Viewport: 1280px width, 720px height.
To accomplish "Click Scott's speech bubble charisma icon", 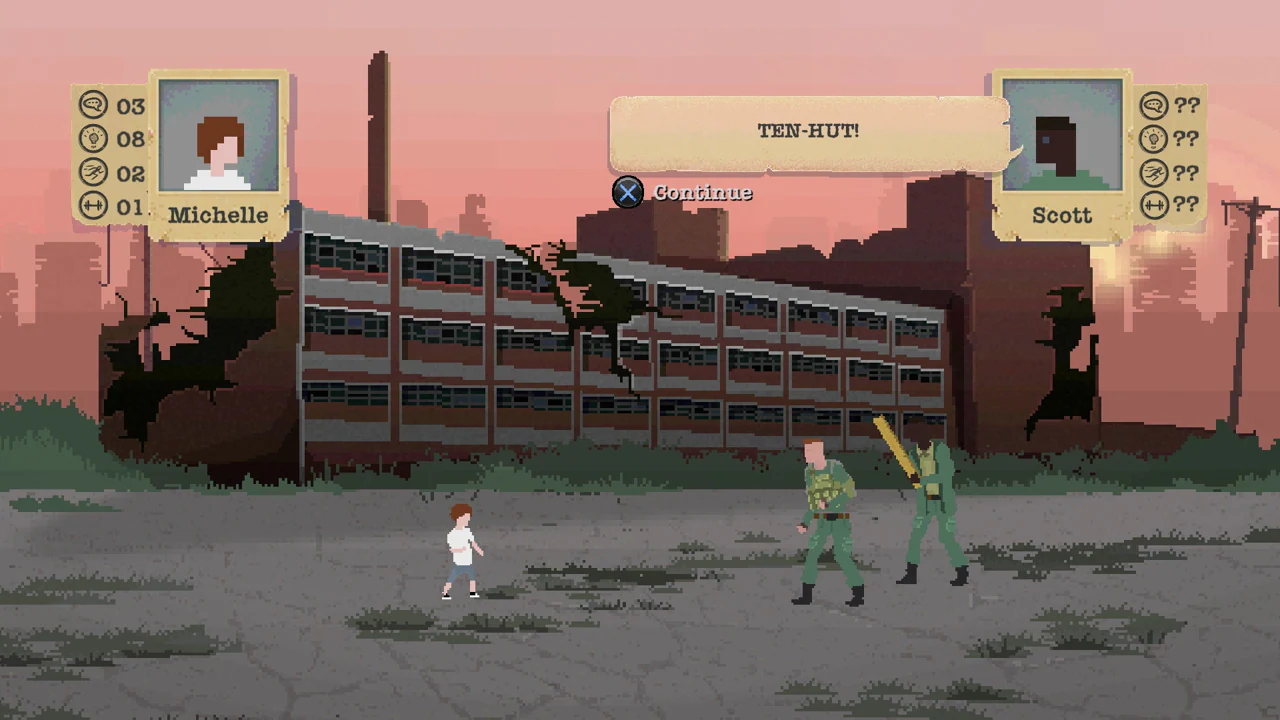I will [x=1154, y=106].
